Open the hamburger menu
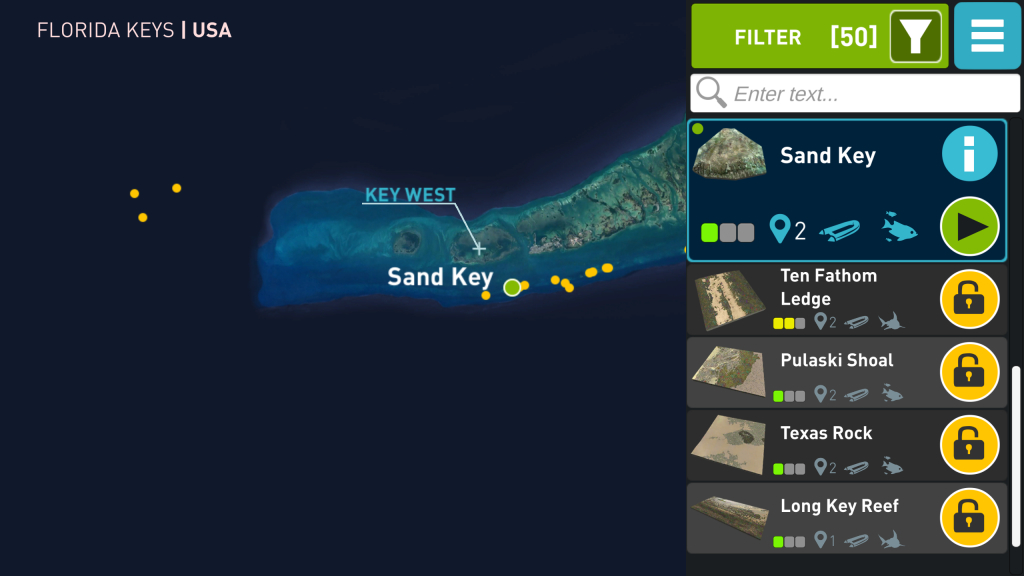Screen dimensions: 1024x576 [987, 36]
